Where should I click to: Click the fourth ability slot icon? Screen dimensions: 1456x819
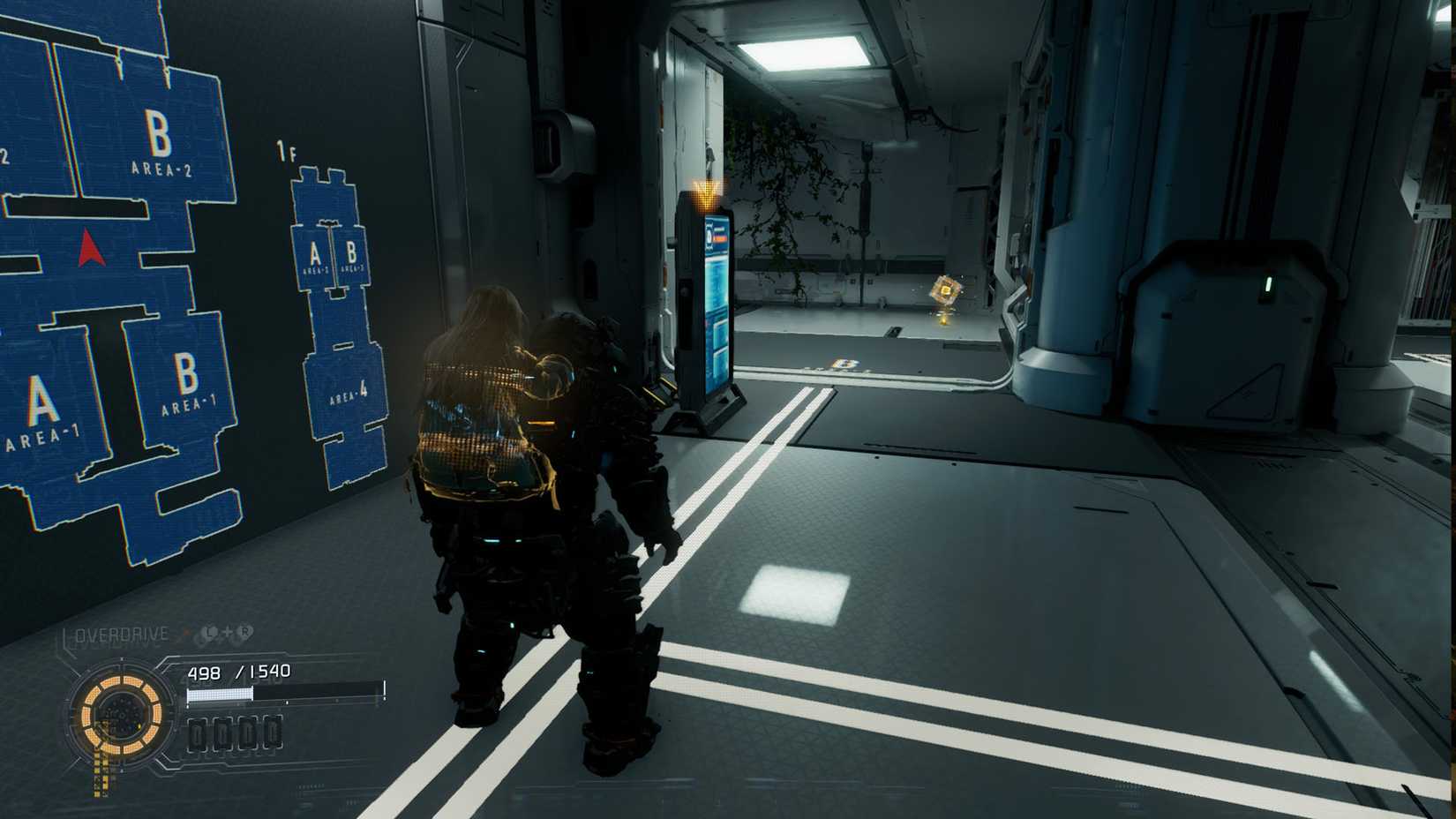click(x=272, y=733)
